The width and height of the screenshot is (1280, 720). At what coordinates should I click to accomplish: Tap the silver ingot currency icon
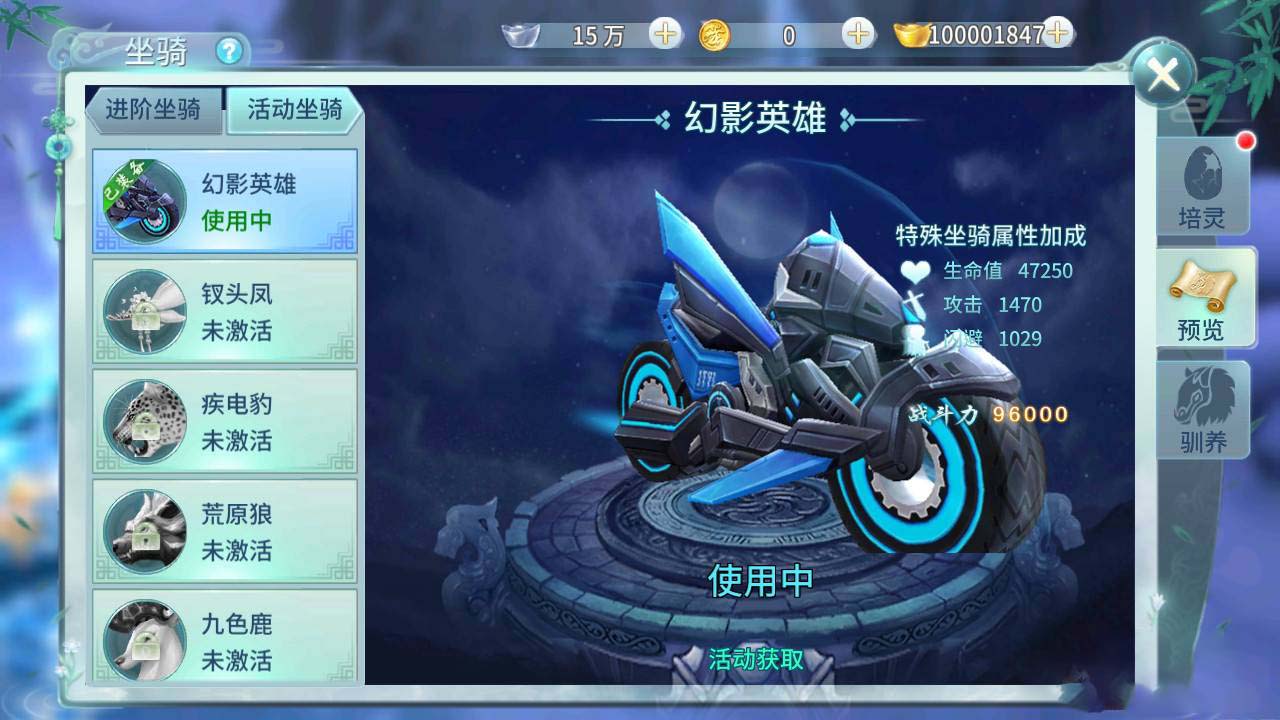click(x=519, y=36)
